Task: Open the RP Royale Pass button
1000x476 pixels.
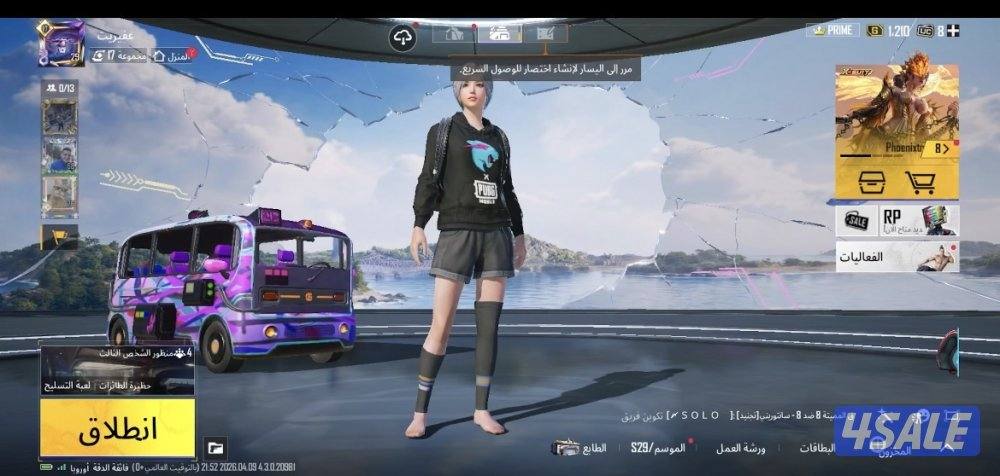Action: (x=919, y=220)
